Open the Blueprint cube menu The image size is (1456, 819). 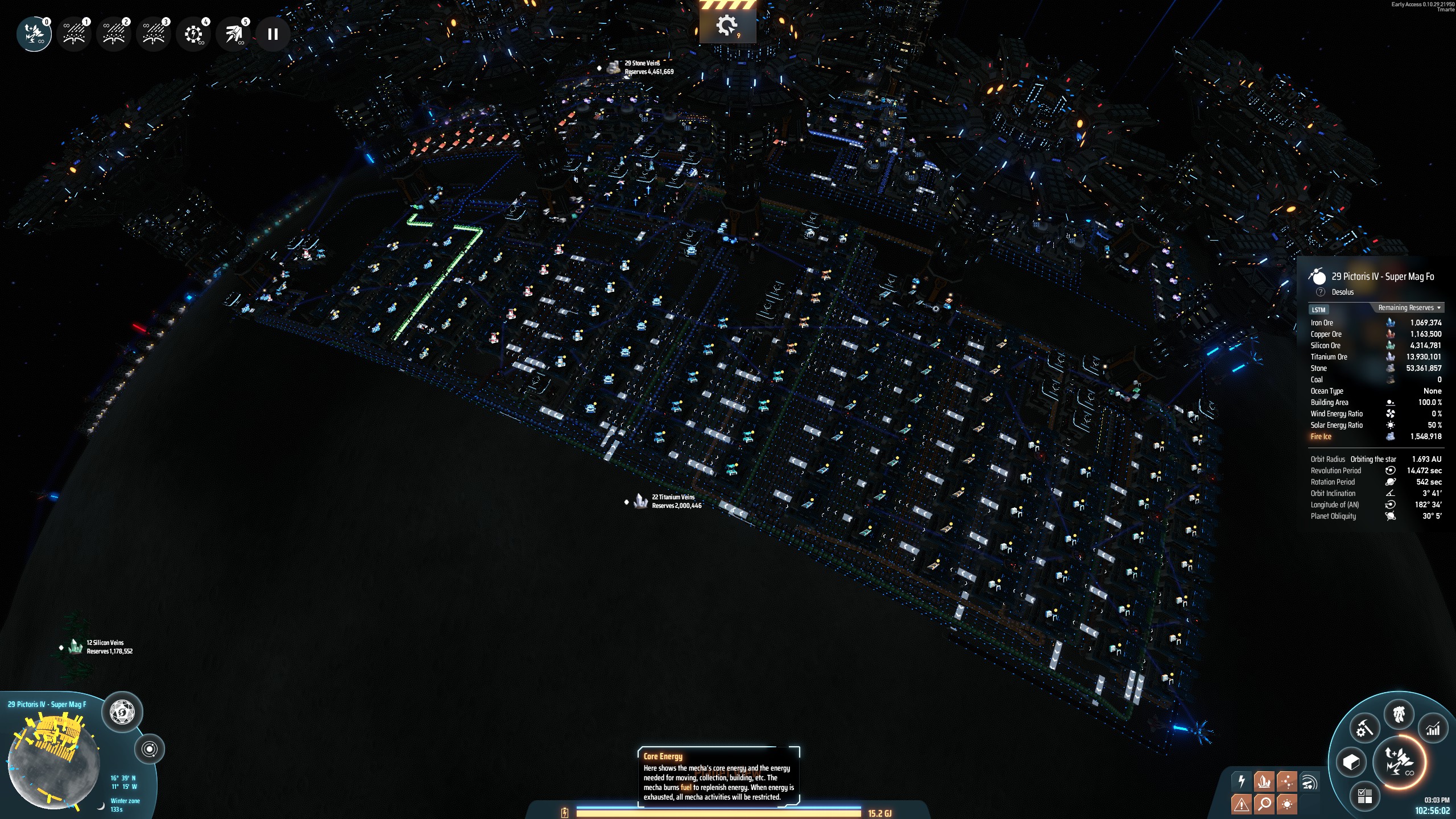point(1351,763)
